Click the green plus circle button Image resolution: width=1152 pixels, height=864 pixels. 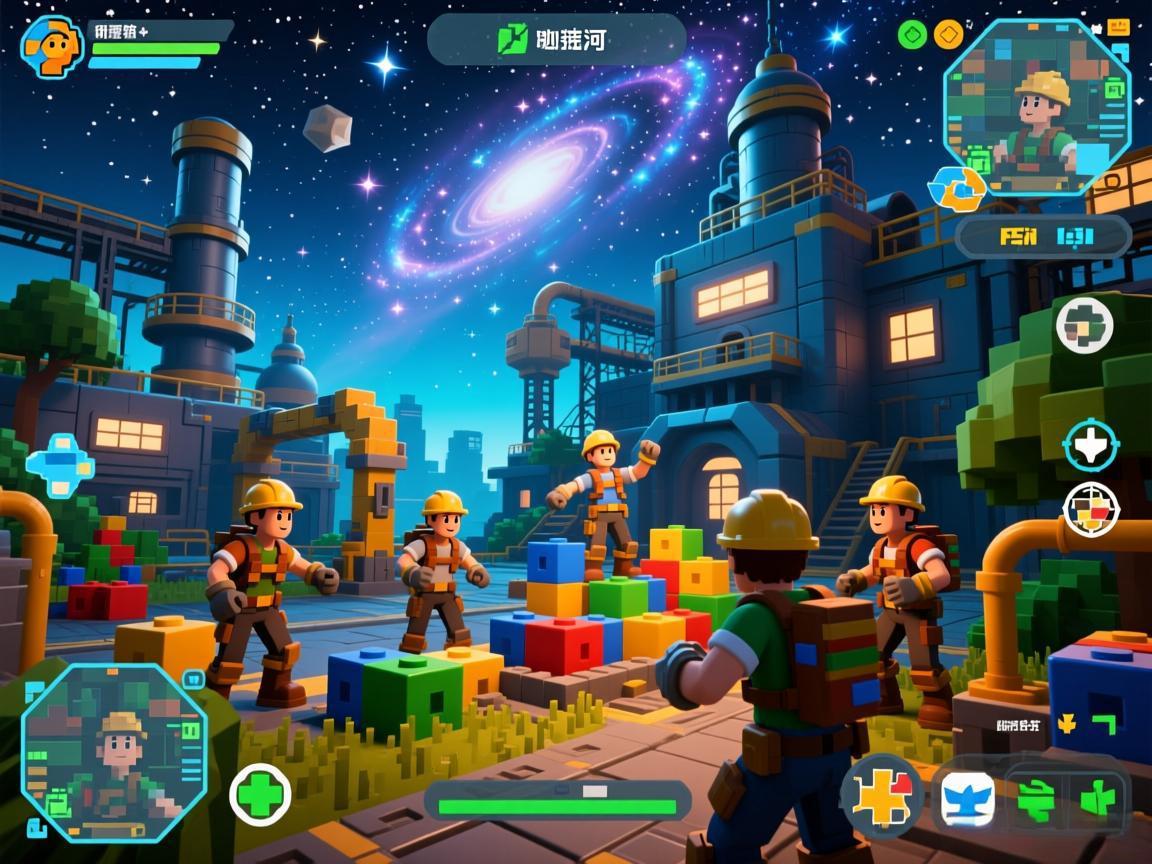(x=260, y=796)
